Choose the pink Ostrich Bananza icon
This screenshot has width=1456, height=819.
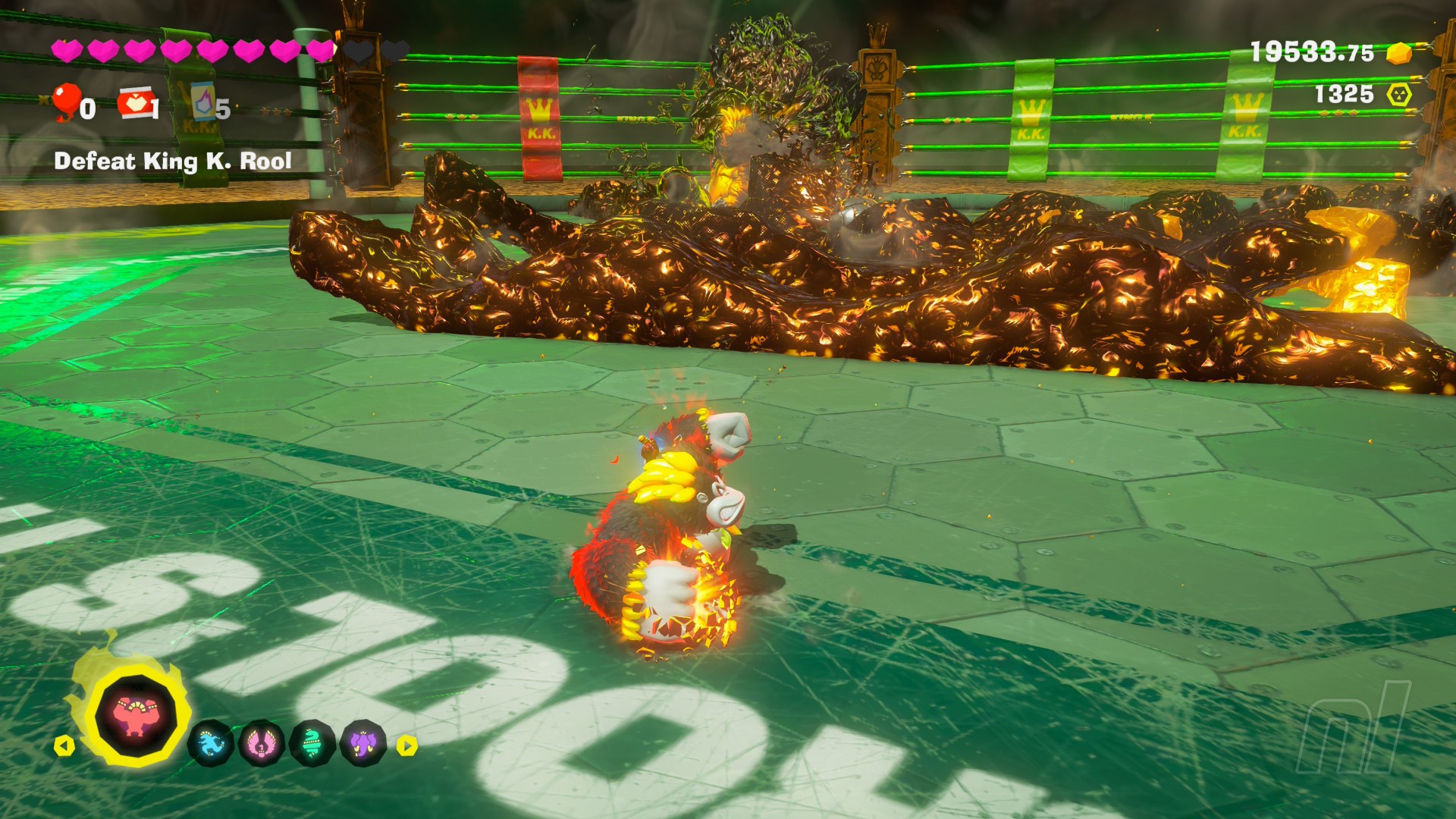[261, 743]
